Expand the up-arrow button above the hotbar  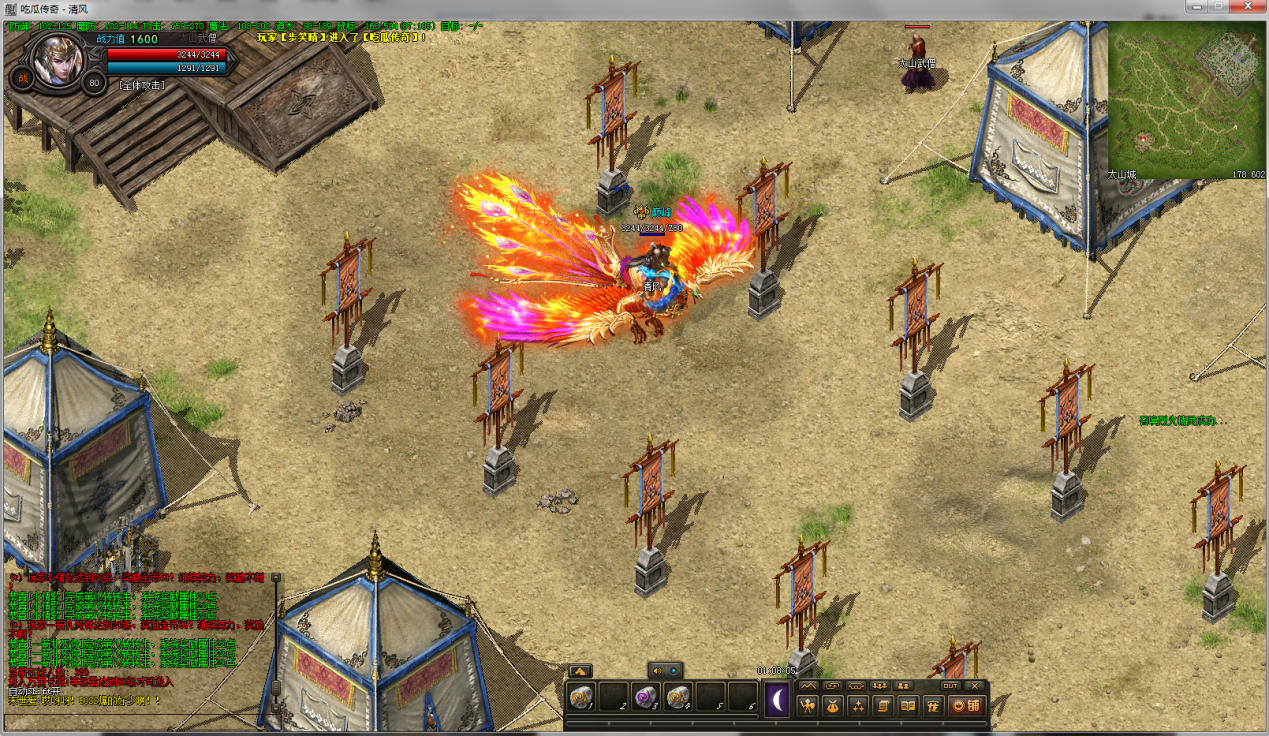point(580,671)
